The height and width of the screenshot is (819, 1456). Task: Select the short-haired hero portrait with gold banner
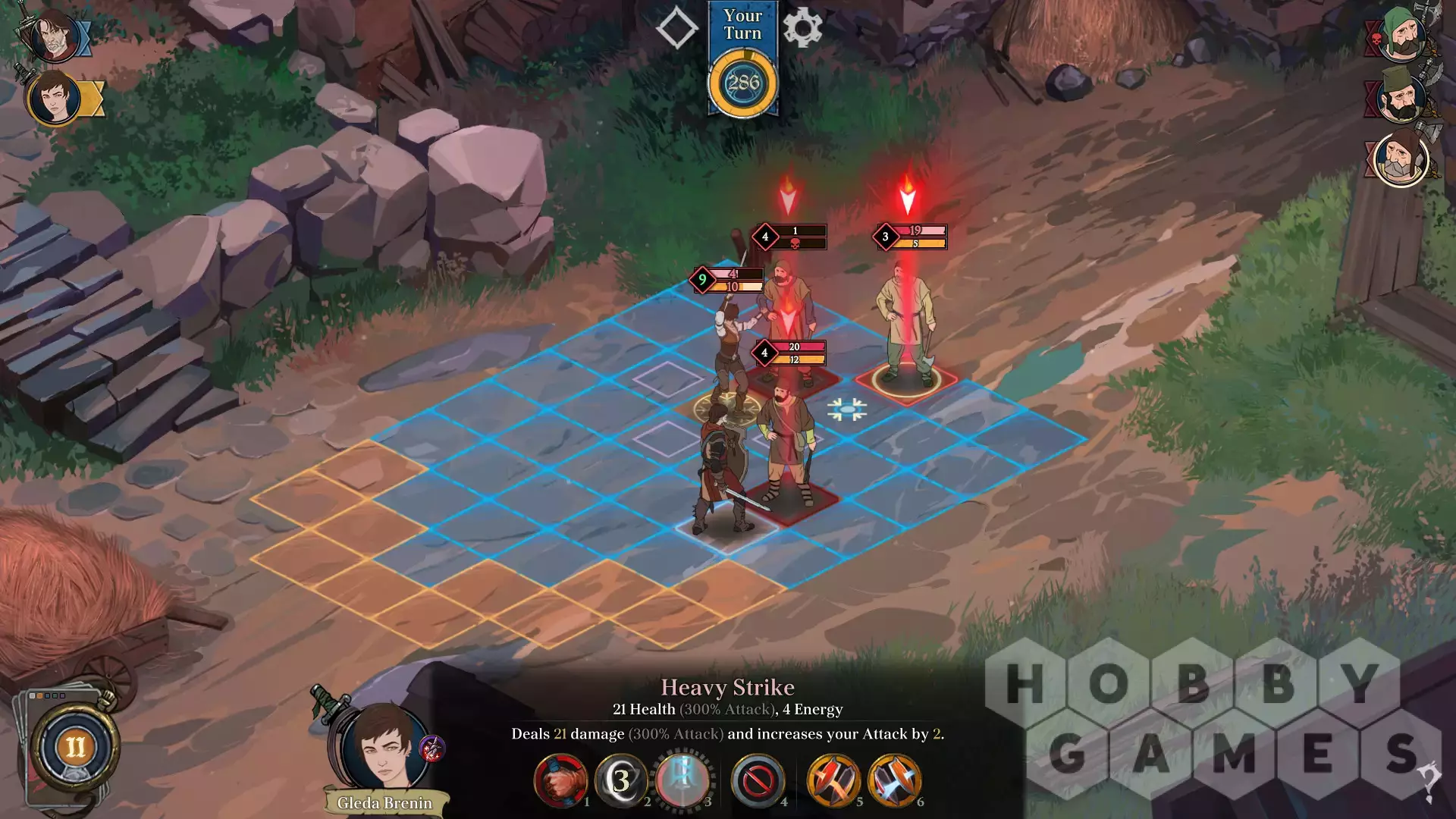(x=55, y=99)
